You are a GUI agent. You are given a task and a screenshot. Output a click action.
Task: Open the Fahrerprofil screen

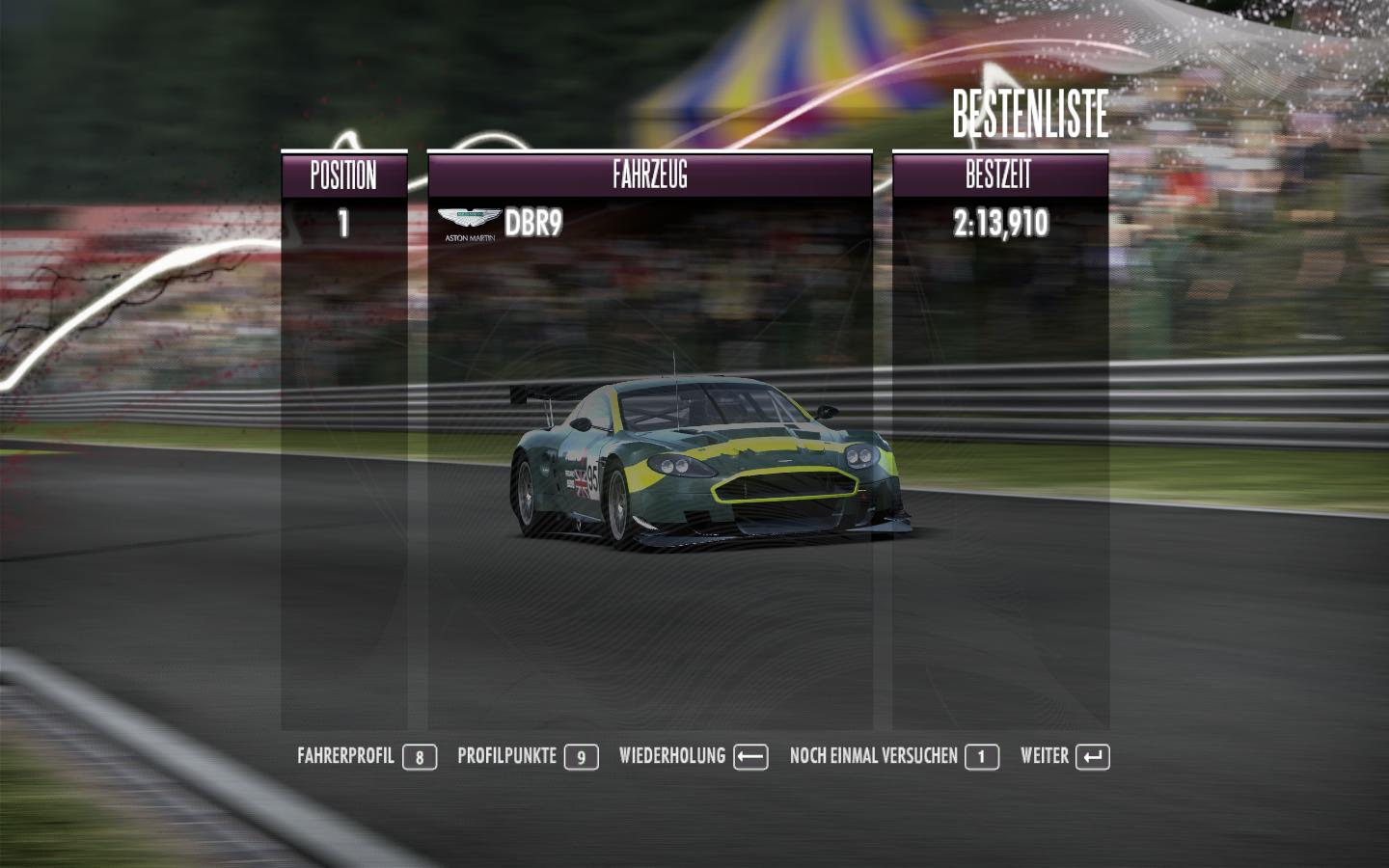pos(367,756)
